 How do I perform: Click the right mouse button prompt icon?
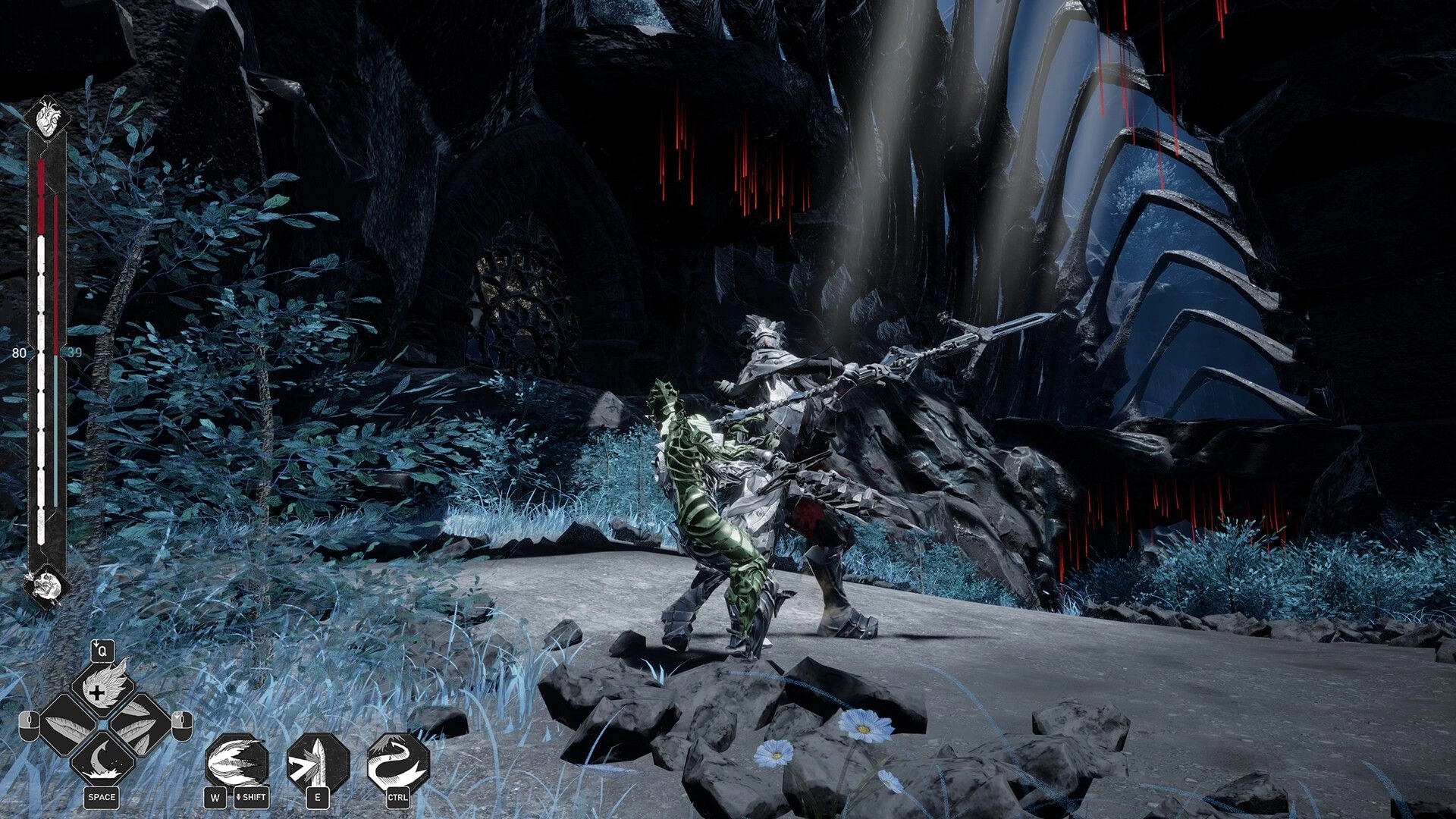click(181, 727)
